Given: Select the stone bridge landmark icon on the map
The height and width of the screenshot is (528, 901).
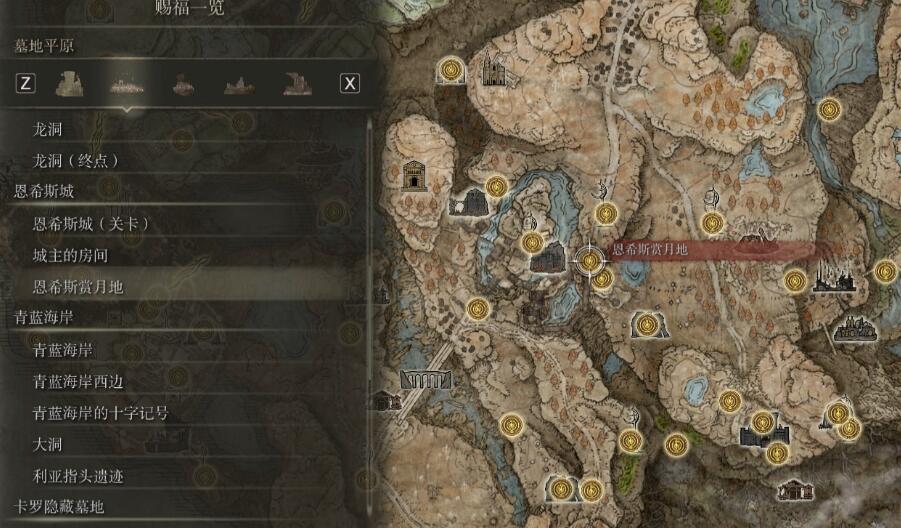Looking at the screenshot, I should tap(425, 379).
